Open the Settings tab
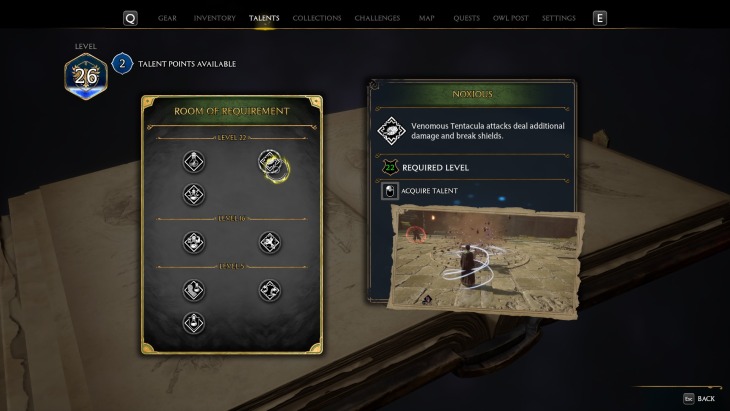This screenshot has height=411, width=730. [558, 18]
